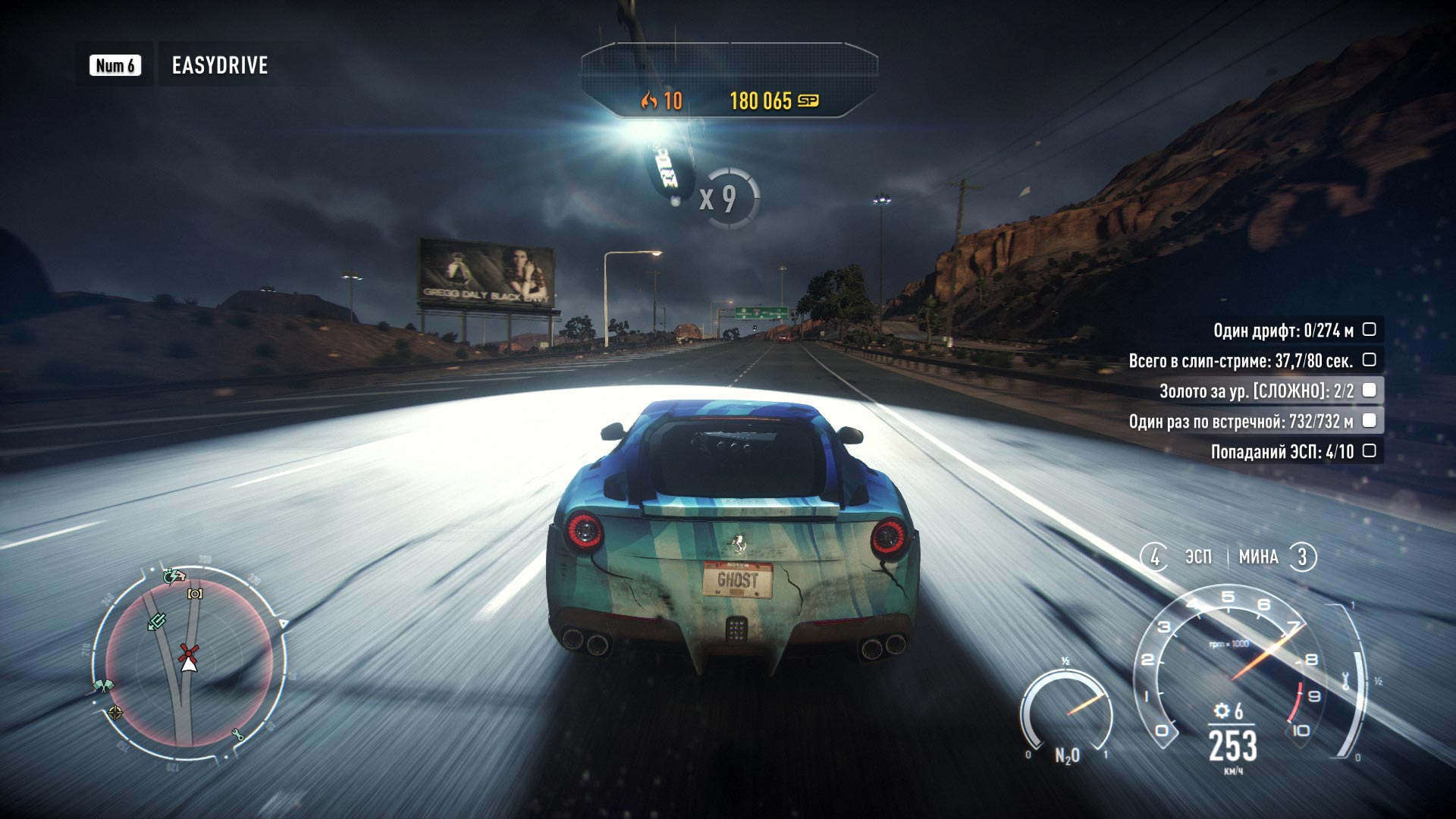
Task: Select the finish flags icon on the minimap
Action: 105,684
